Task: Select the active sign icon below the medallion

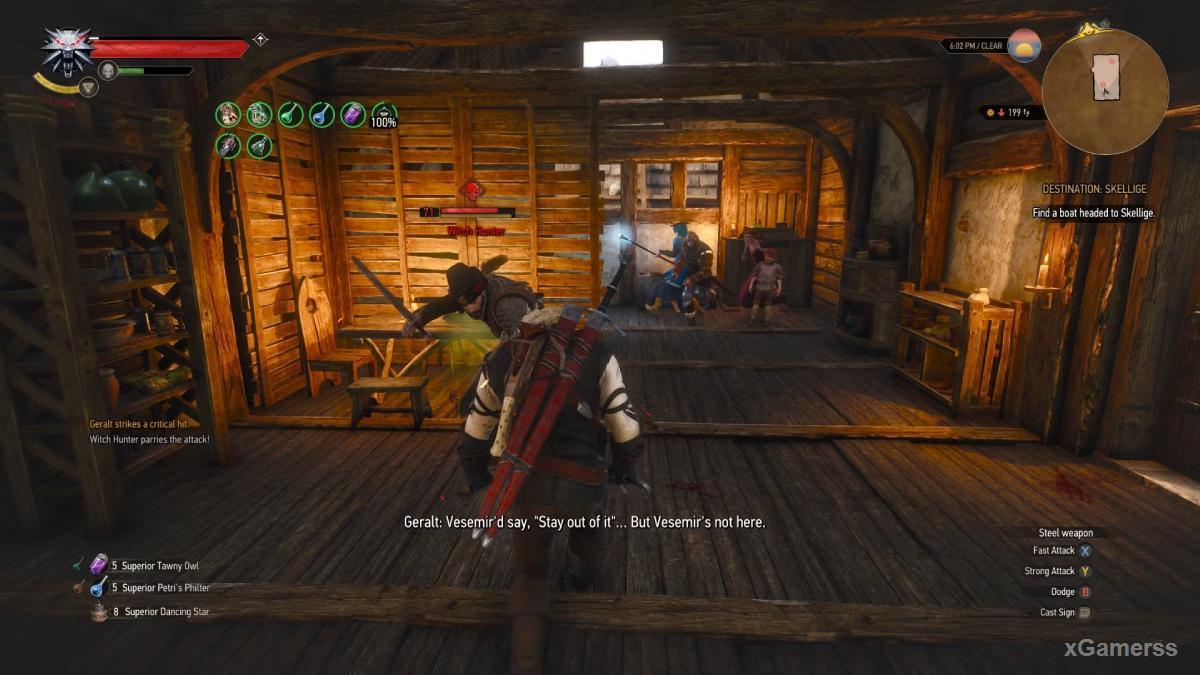Action: (x=89, y=88)
